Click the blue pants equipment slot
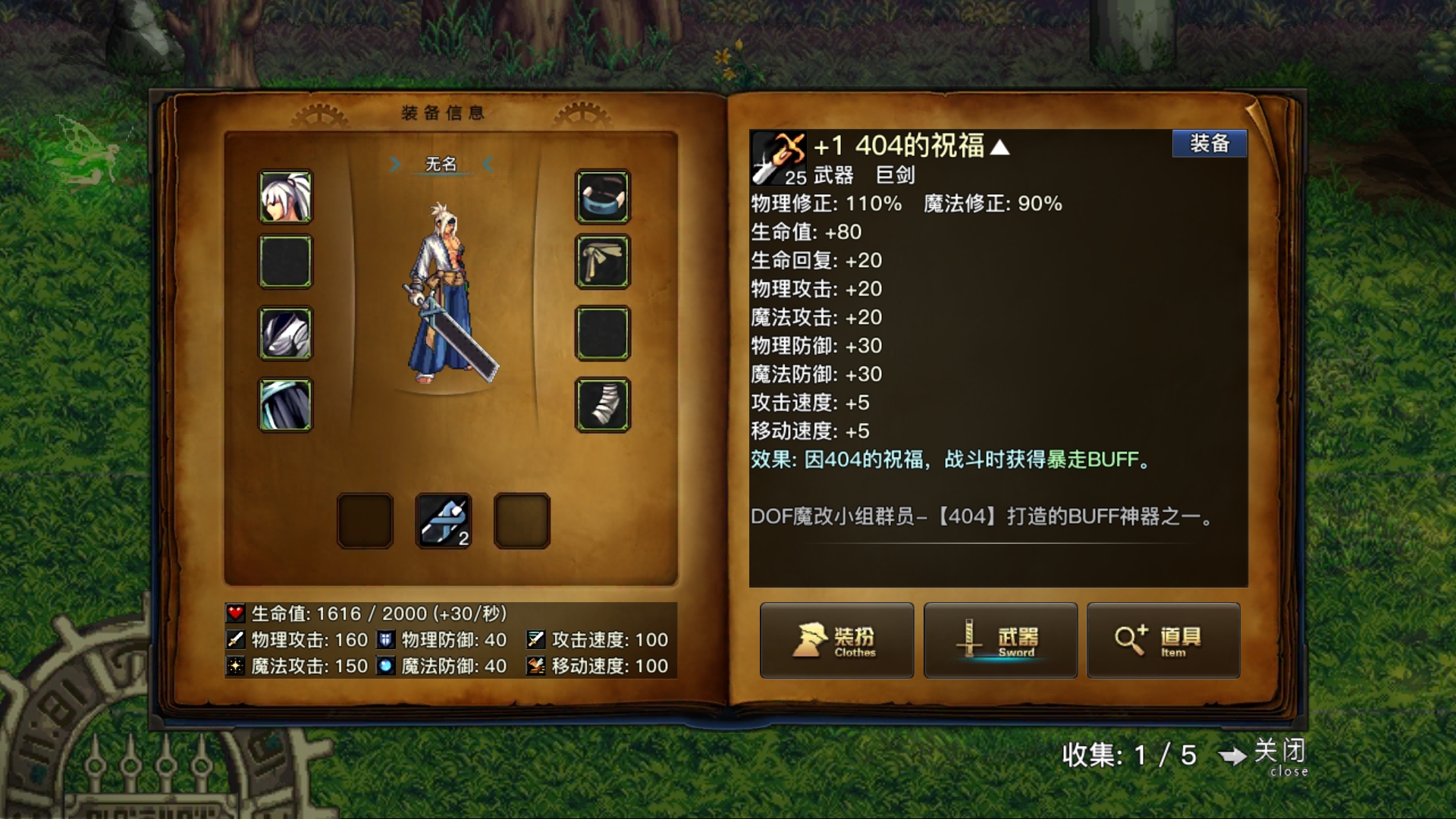 [x=284, y=403]
